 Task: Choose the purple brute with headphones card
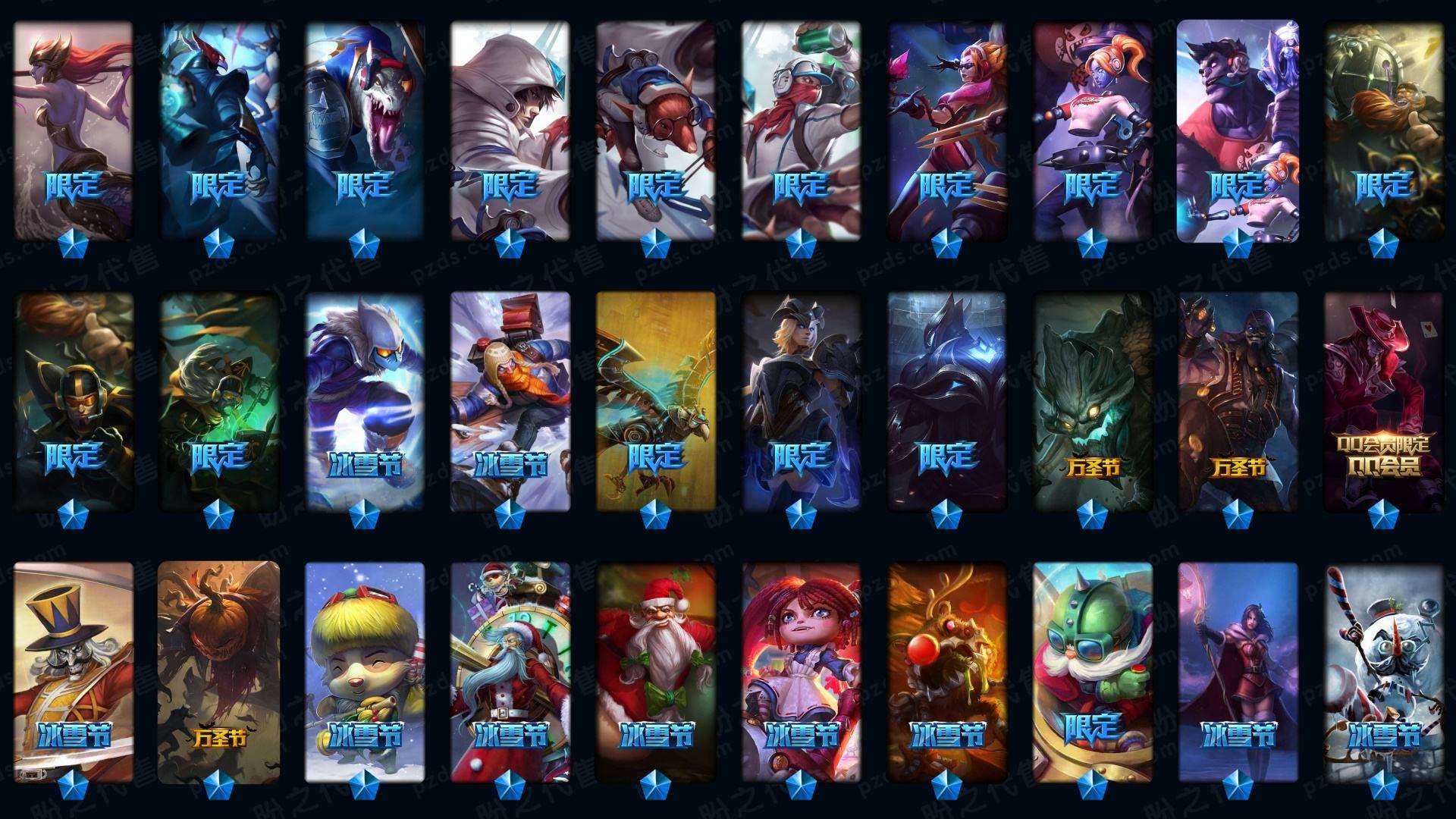(1238, 129)
